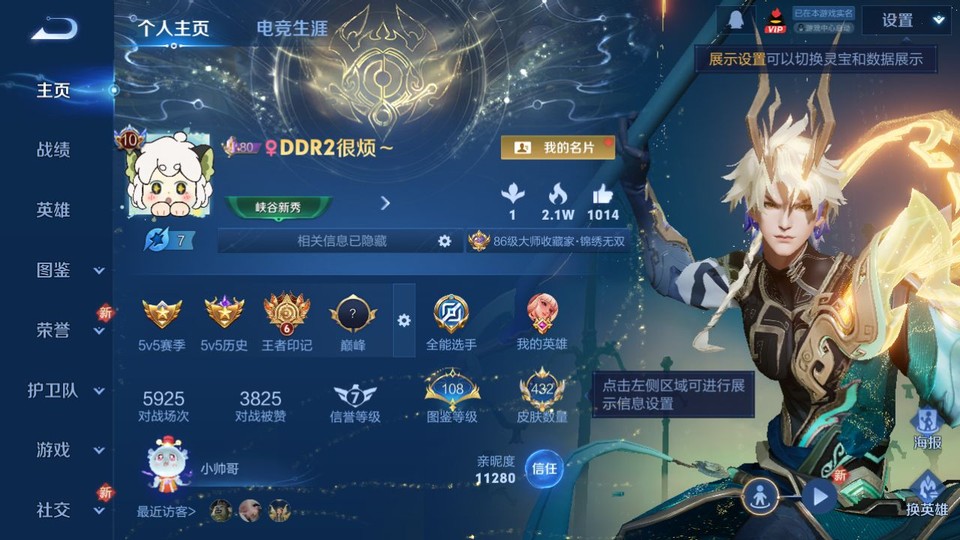Open the 战绩 sidebar section

(53, 150)
